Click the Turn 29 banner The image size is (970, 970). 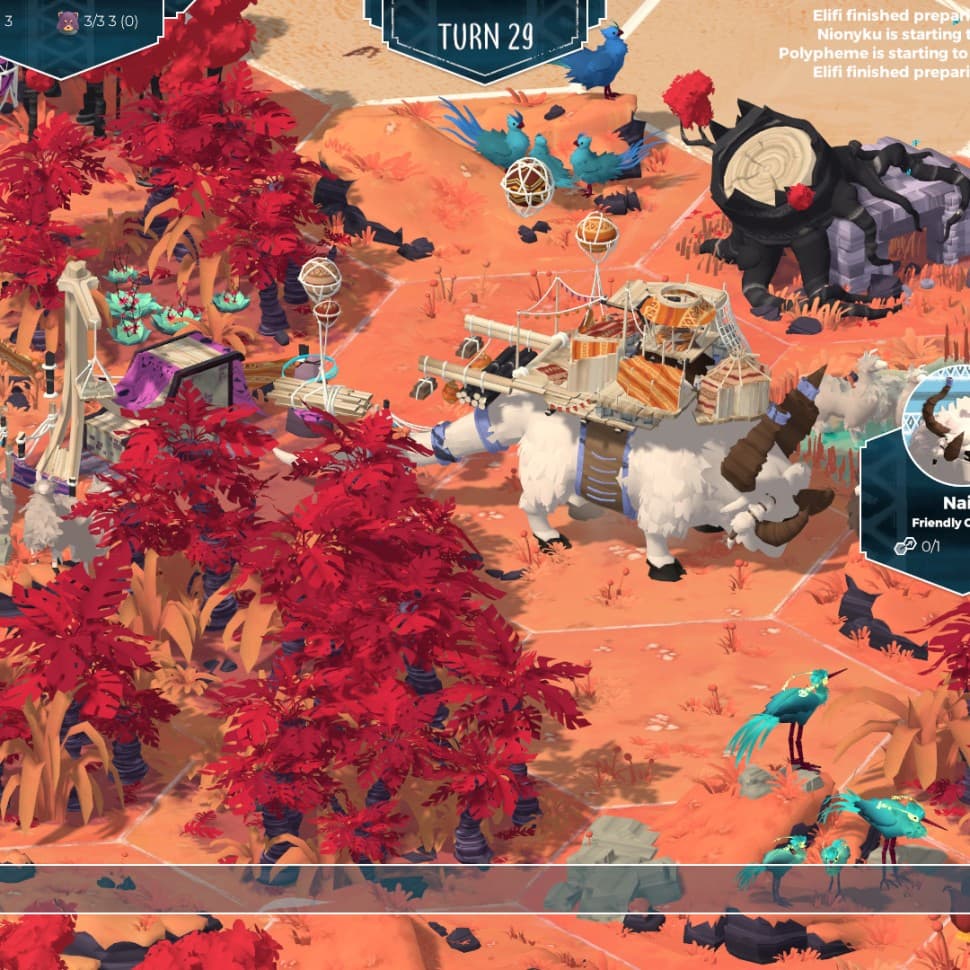[485, 36]
